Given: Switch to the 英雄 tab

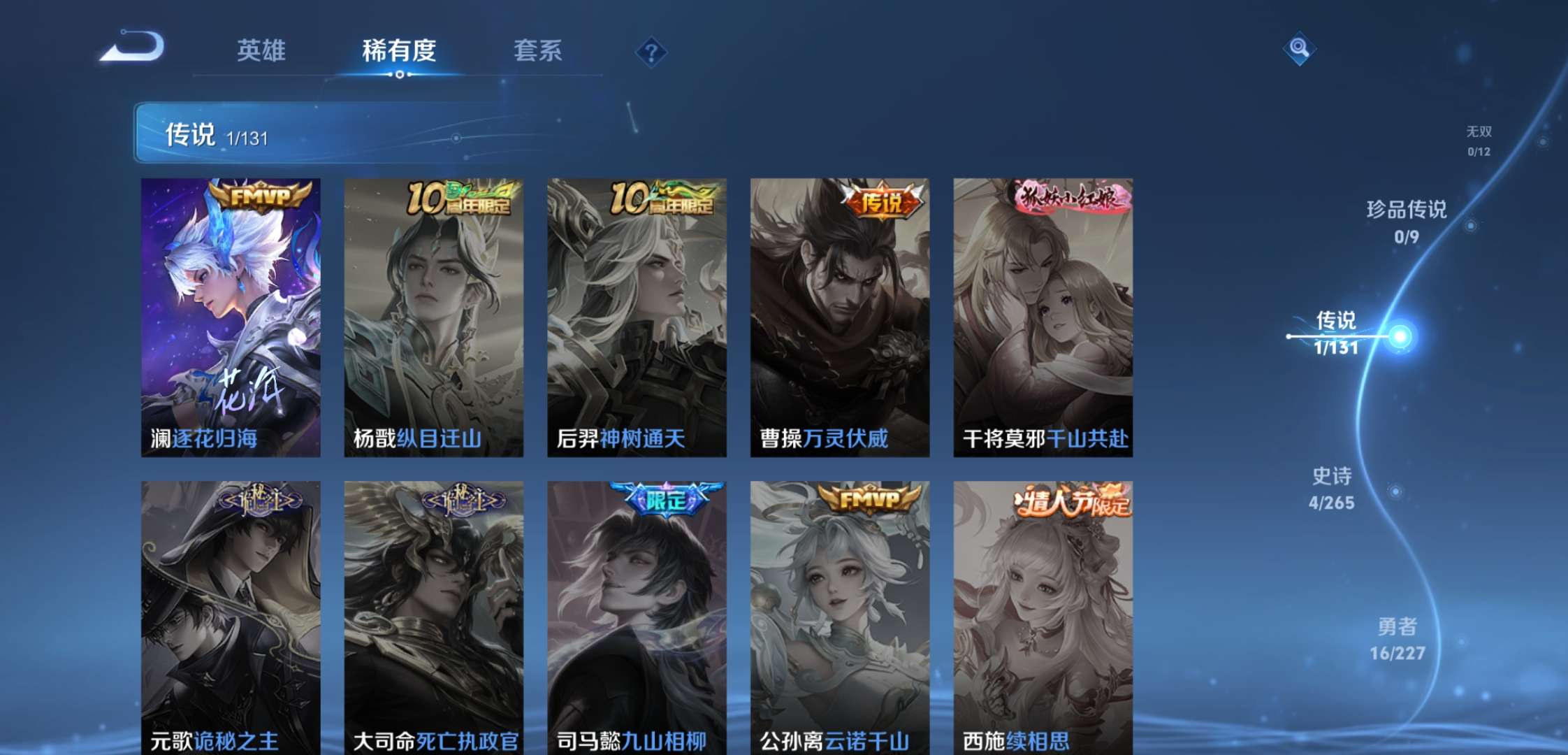Looking at the screenshot, I should click(262, 50).
